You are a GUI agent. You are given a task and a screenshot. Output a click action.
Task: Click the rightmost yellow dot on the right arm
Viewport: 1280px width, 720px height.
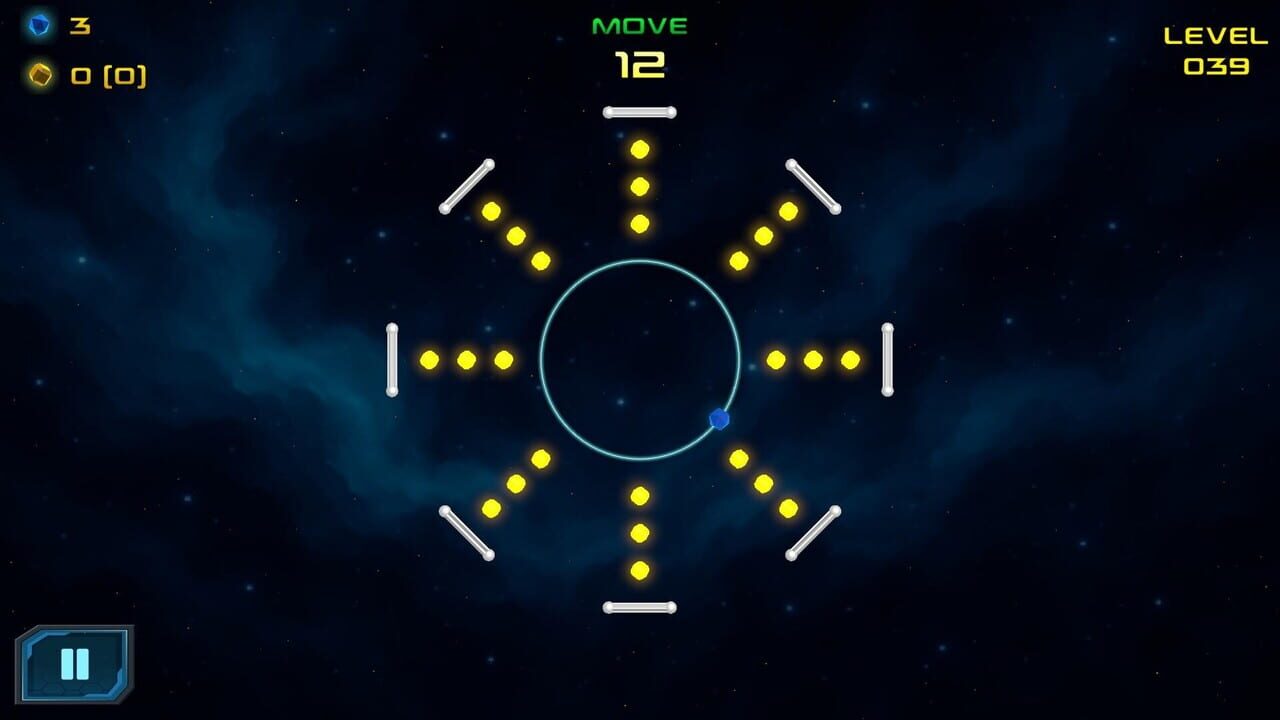tap(850, 358)
